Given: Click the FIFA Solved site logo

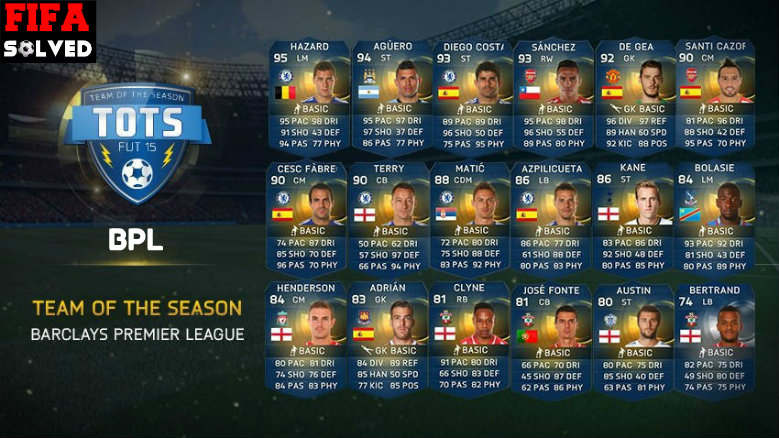Looking at the screenshot, I should (48, 32).
